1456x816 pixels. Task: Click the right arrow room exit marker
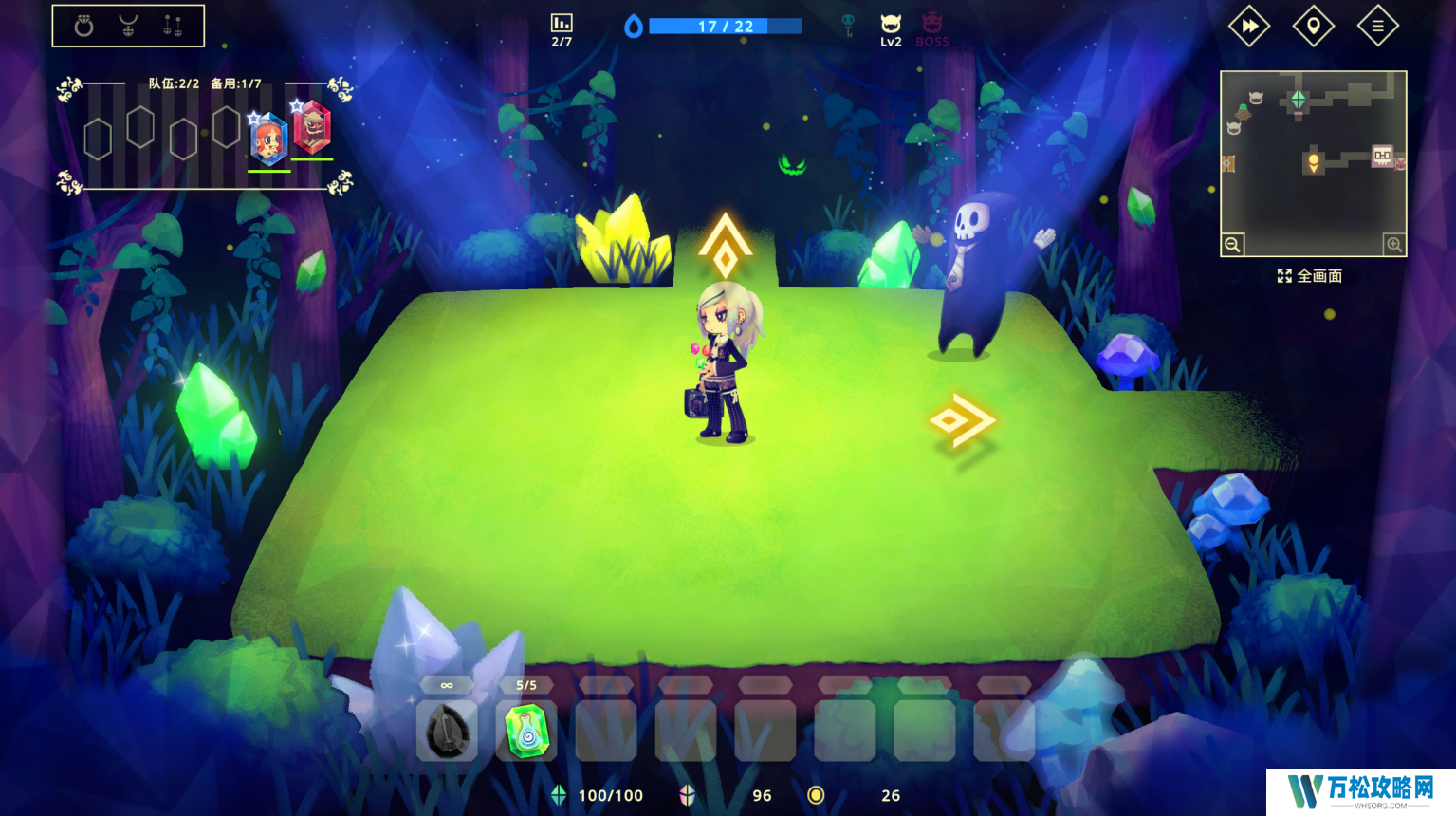[x=962, y=419]
